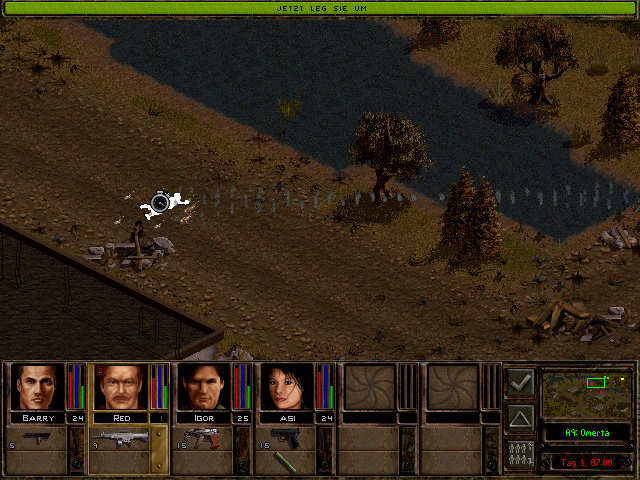Choose Igor's mercenary portrait
This screenshot has height=480, width=640.
coord(204,386)
